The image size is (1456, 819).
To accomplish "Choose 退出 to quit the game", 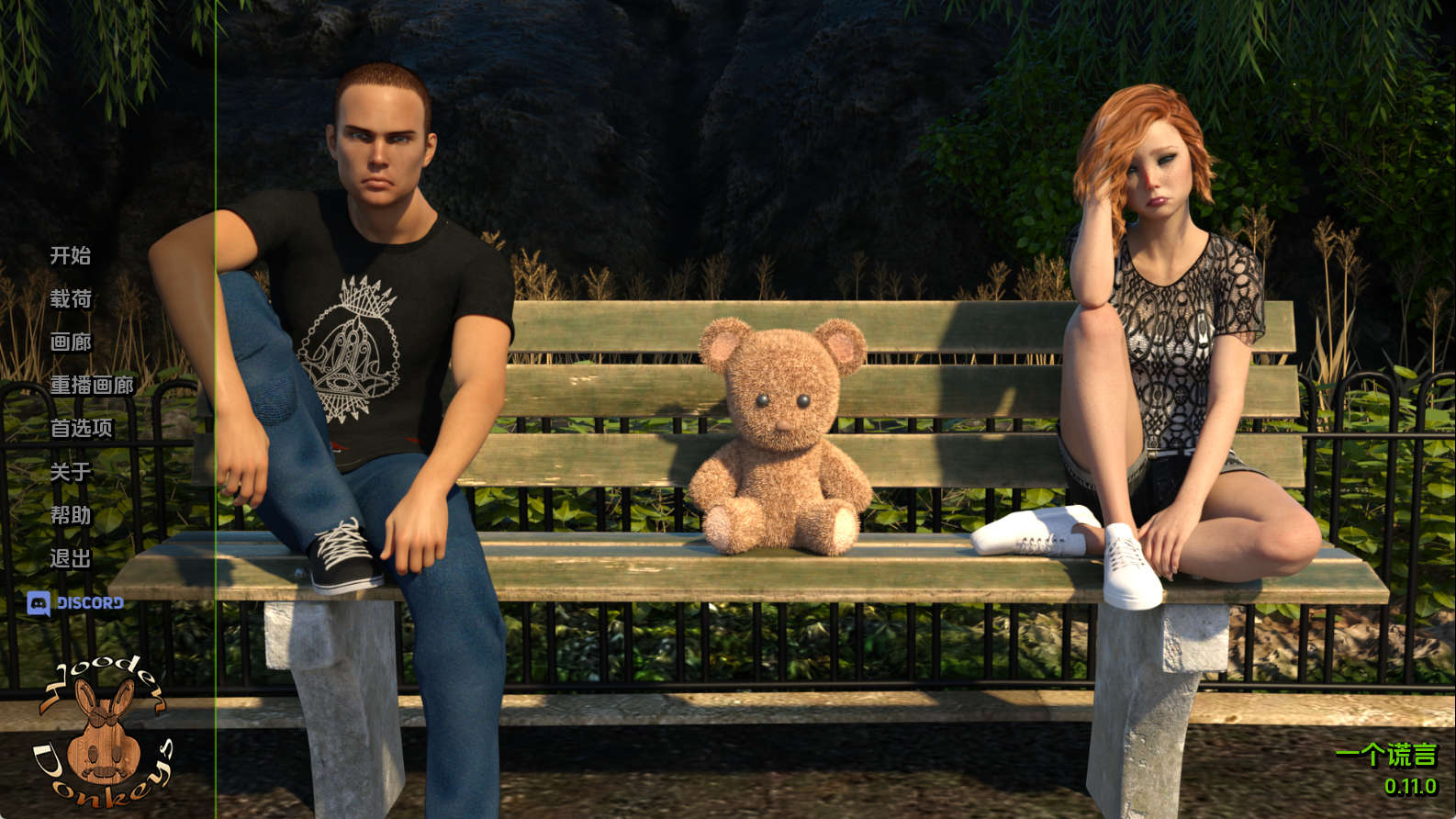I will (x=71, y=558).
